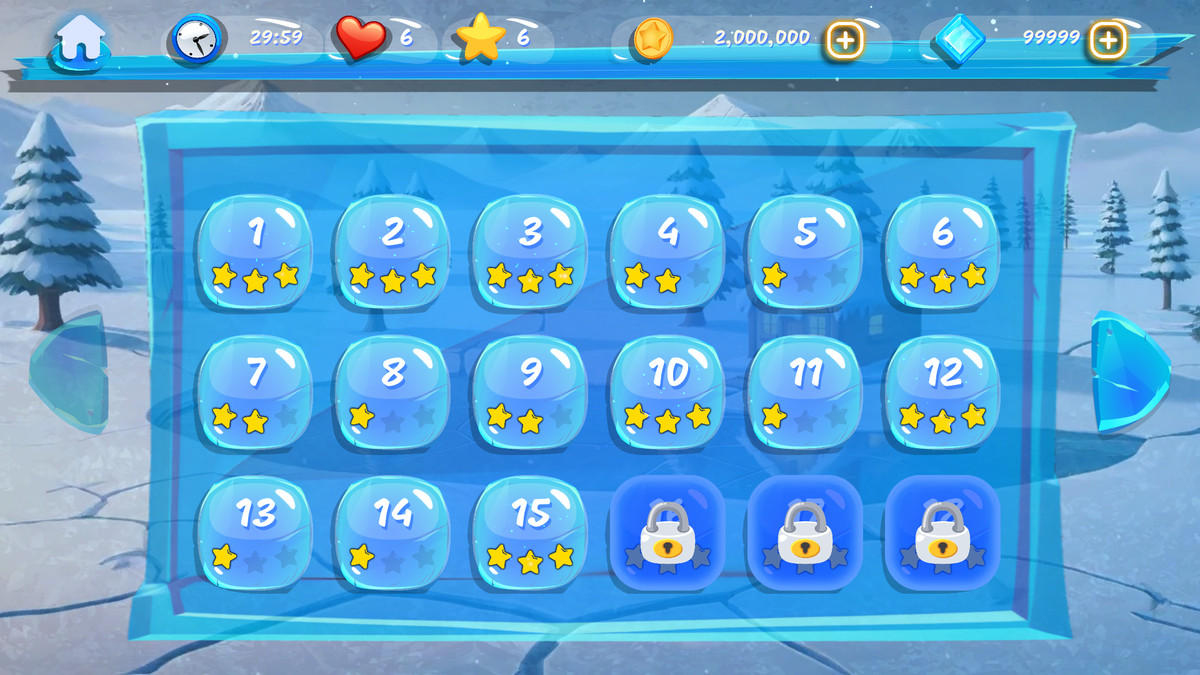Play level 6
1200x675 pixels.
pyautogui.click(x=943, y=252)
